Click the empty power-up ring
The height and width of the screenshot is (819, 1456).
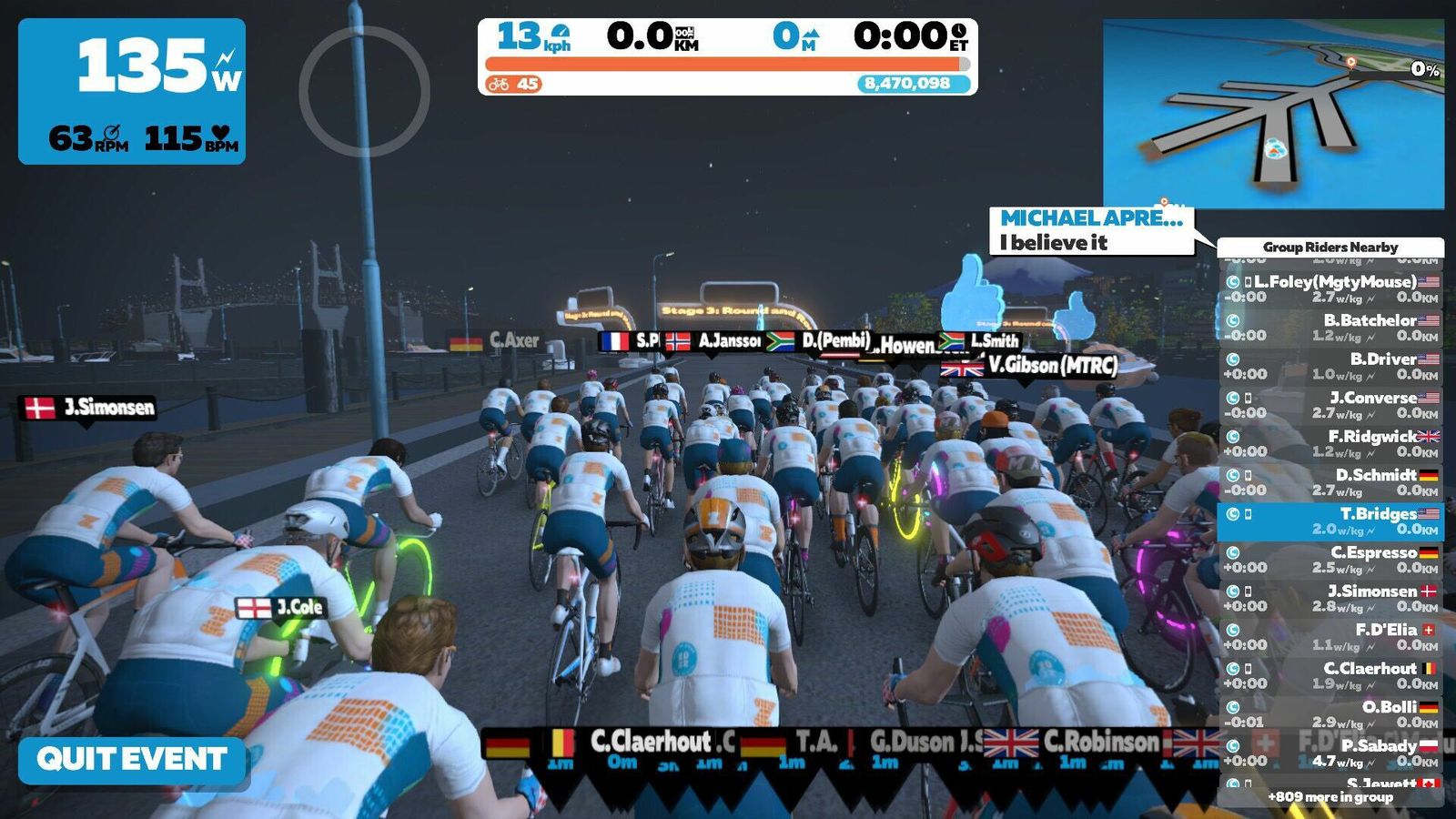click(364, 91)
